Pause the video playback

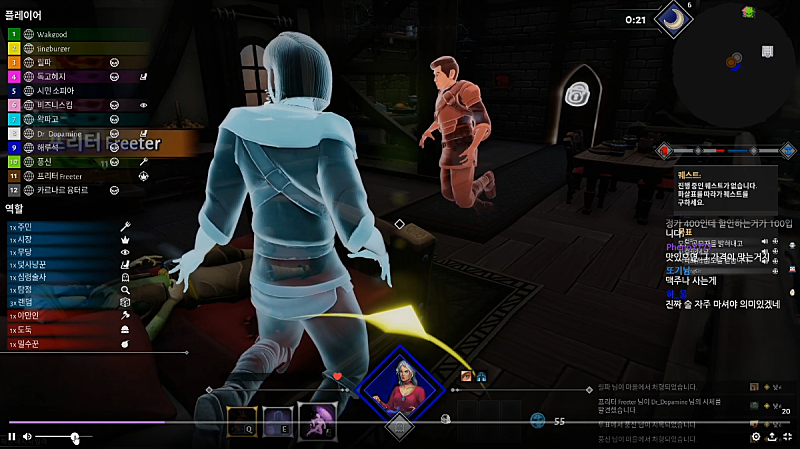tap(12, 437)
